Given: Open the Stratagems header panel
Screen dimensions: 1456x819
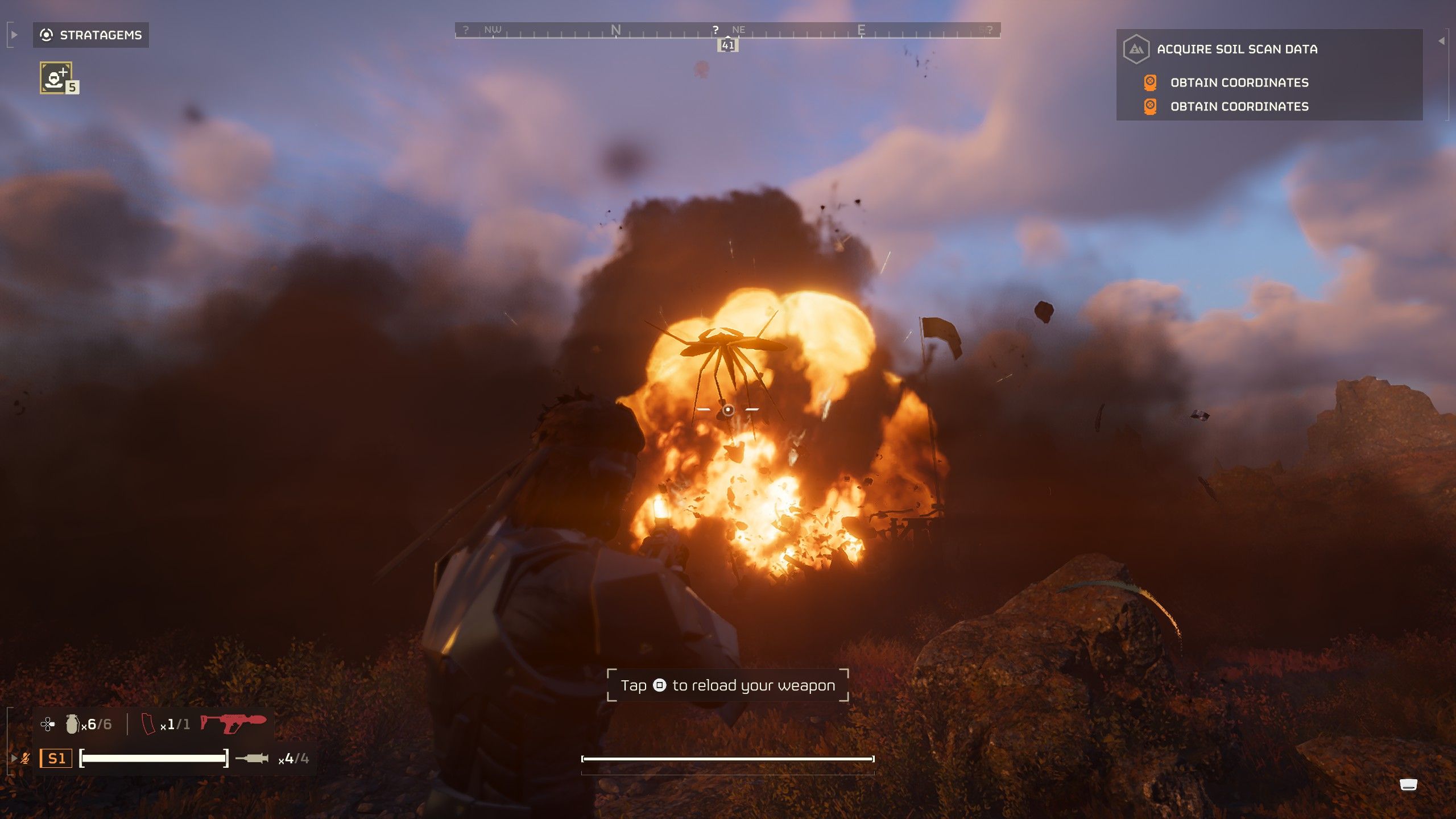Looking at the screenshot, I should coord(91,35).
